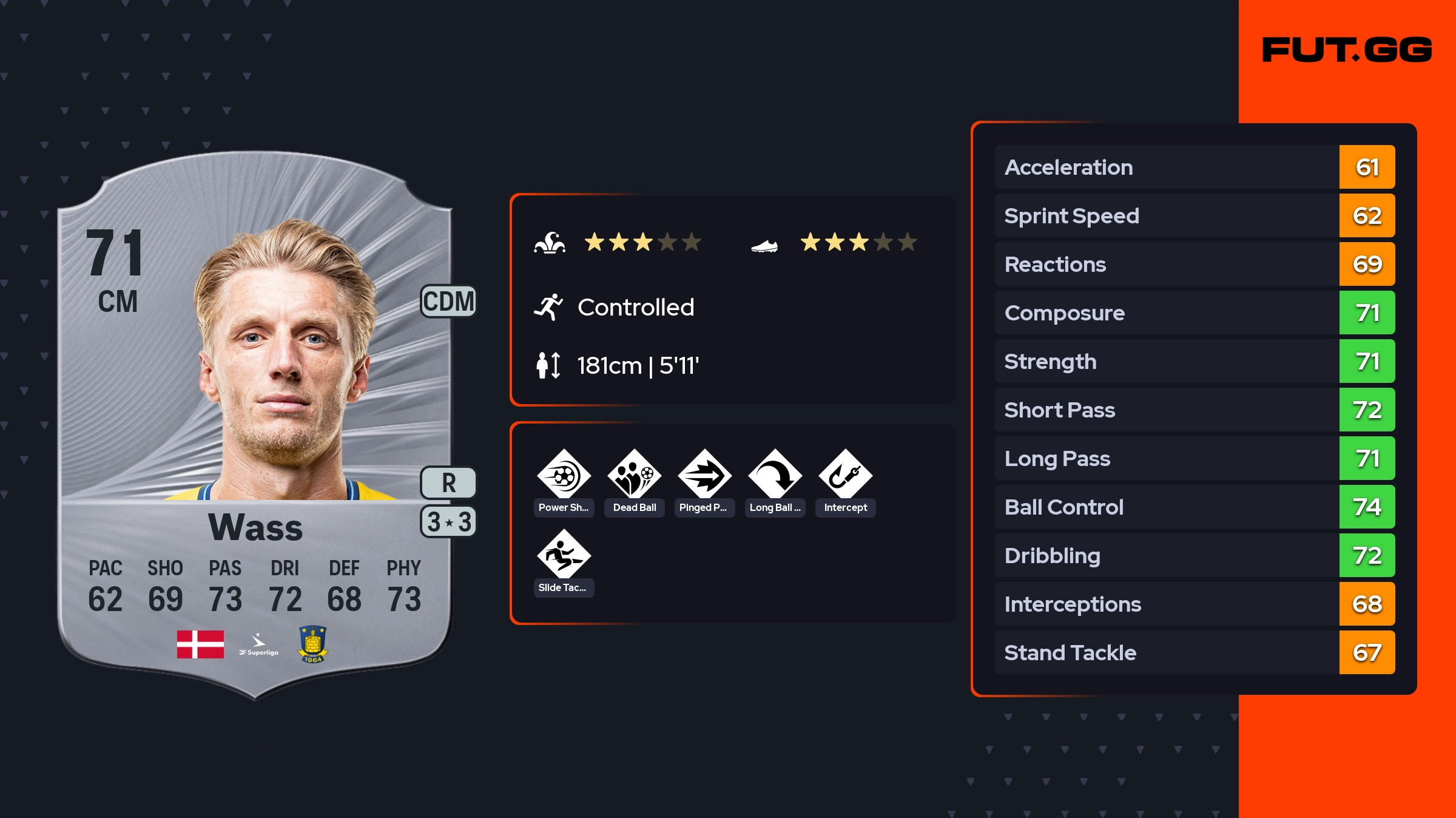The height and width of the screenshot is (818, 1456).
Task: Select the Composure stat row
Action: click(x=1194, y=313)
